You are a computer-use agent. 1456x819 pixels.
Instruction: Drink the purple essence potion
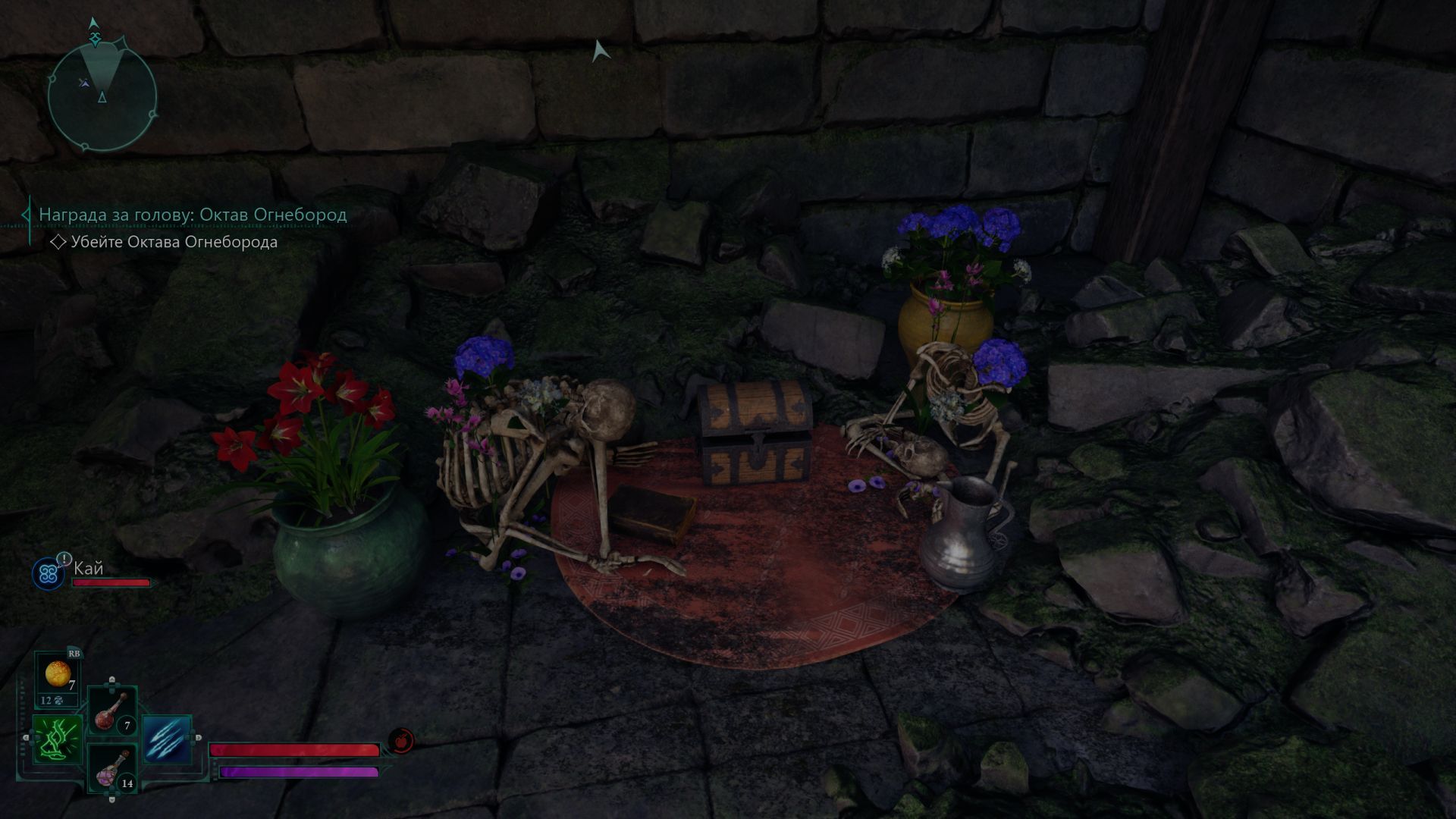tap(112, 768)
